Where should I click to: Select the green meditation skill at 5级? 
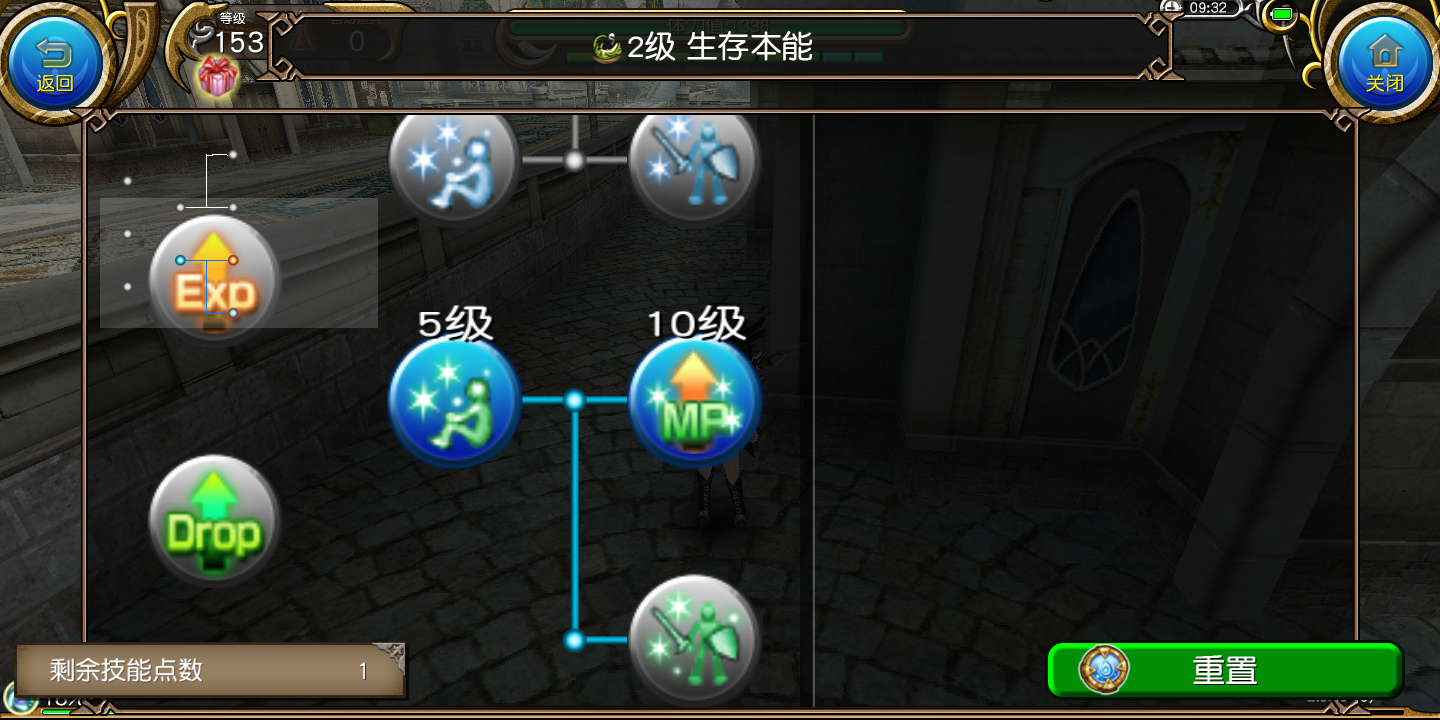(x=454, y=400)
